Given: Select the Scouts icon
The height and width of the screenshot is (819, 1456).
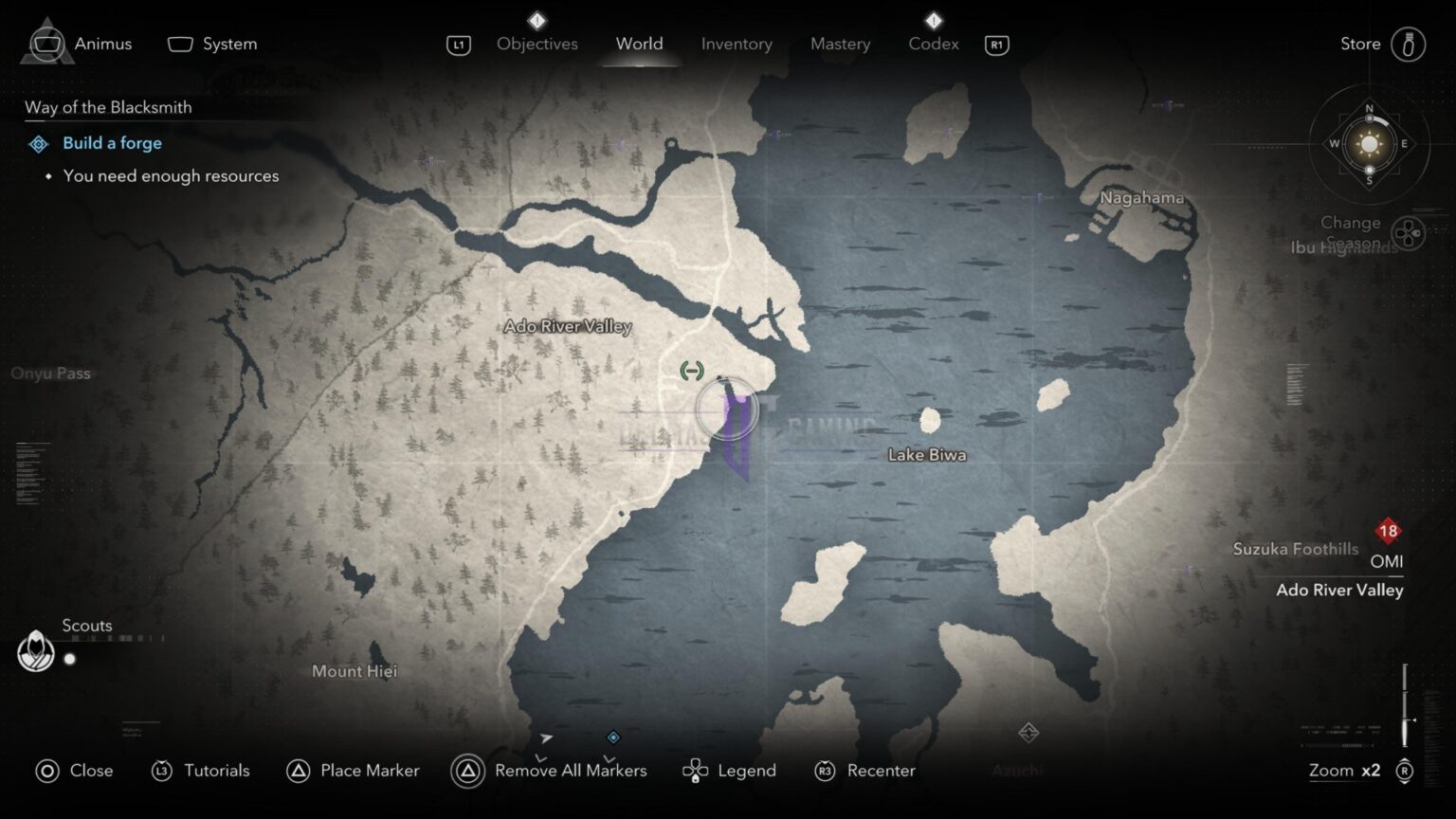Looking at the screenshot, I should (35, 650).
